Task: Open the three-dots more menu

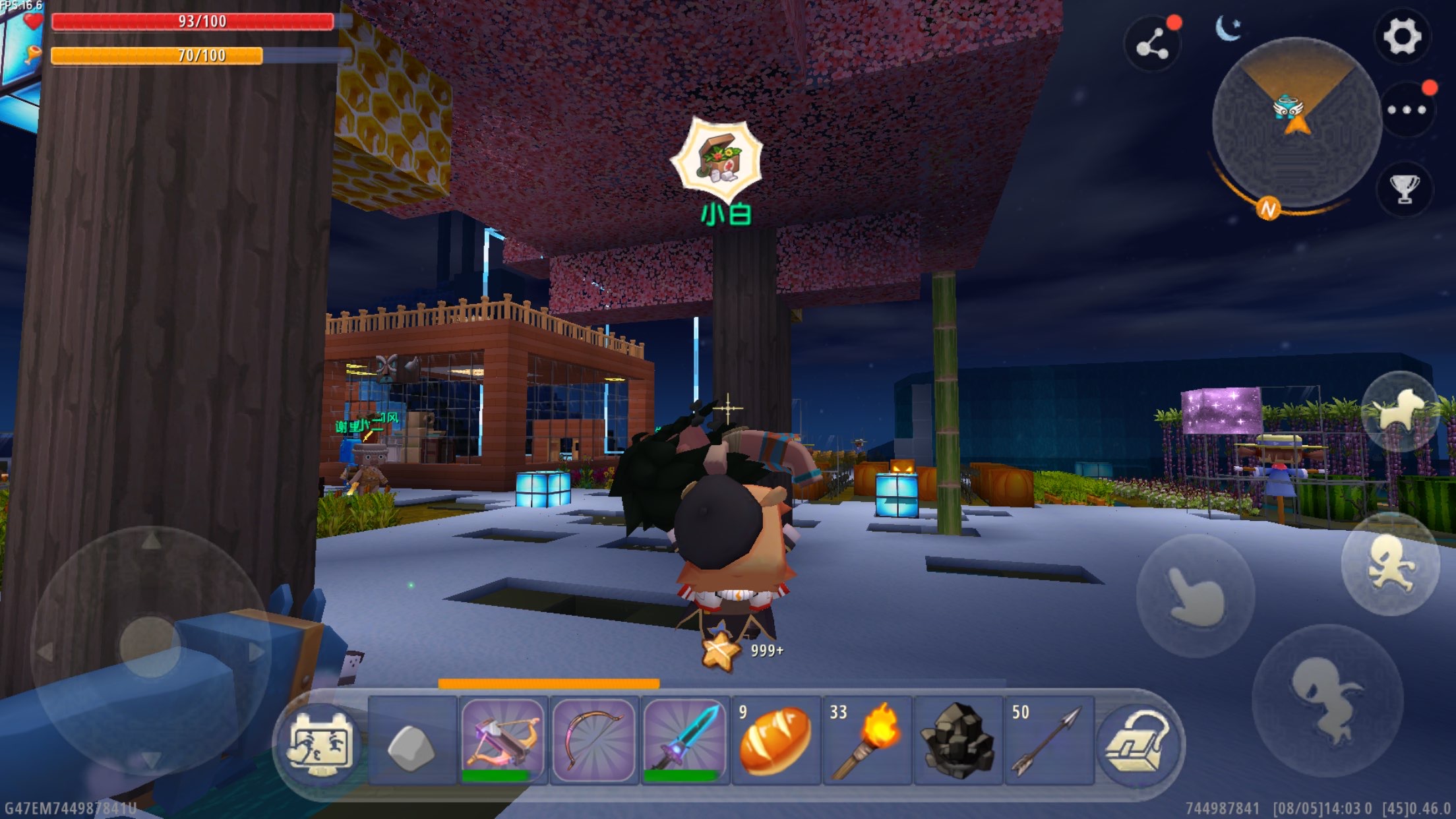Action: click(x=1406, y=110)
